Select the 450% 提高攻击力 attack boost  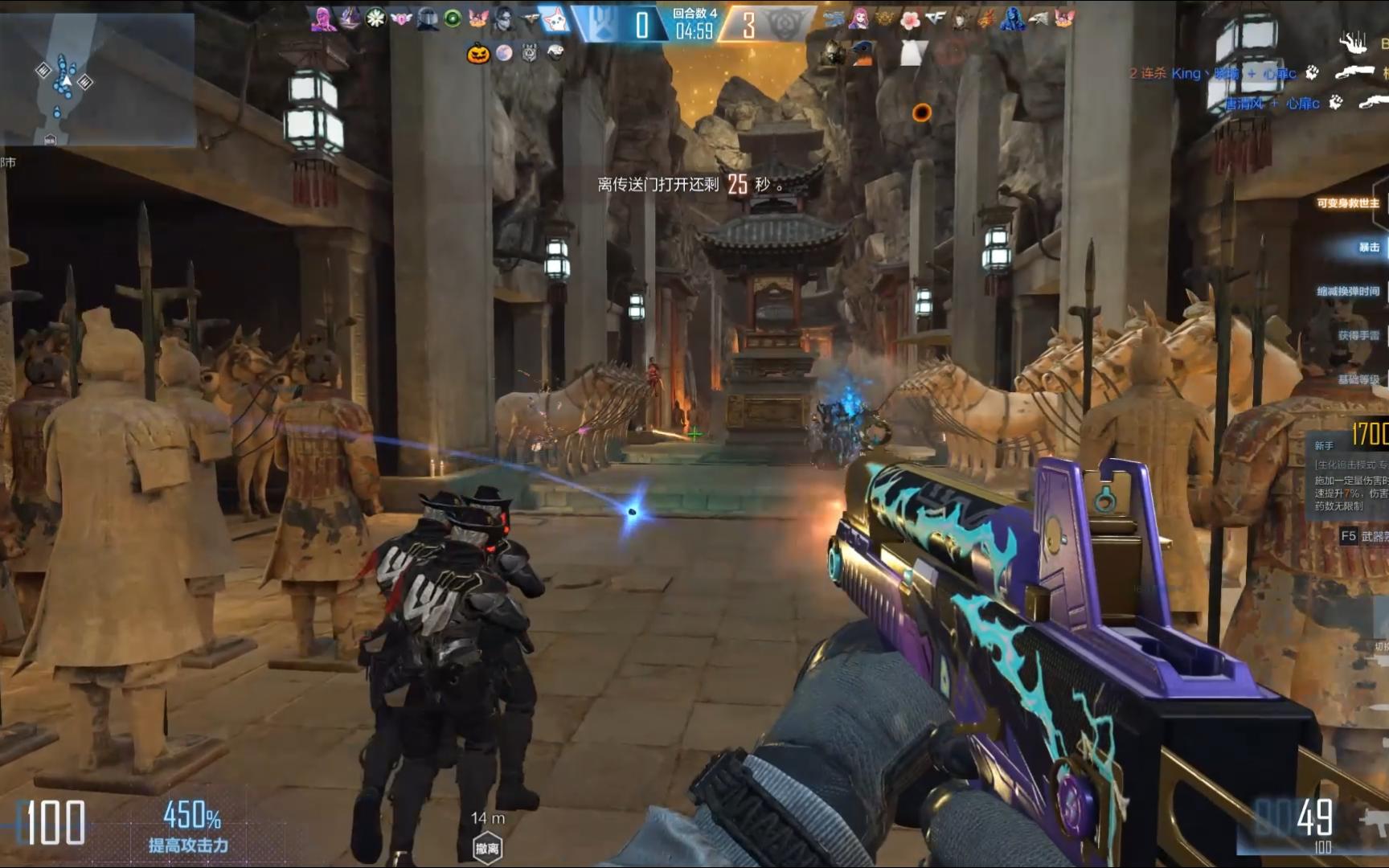pyautogui.click(x=190, y=827)
